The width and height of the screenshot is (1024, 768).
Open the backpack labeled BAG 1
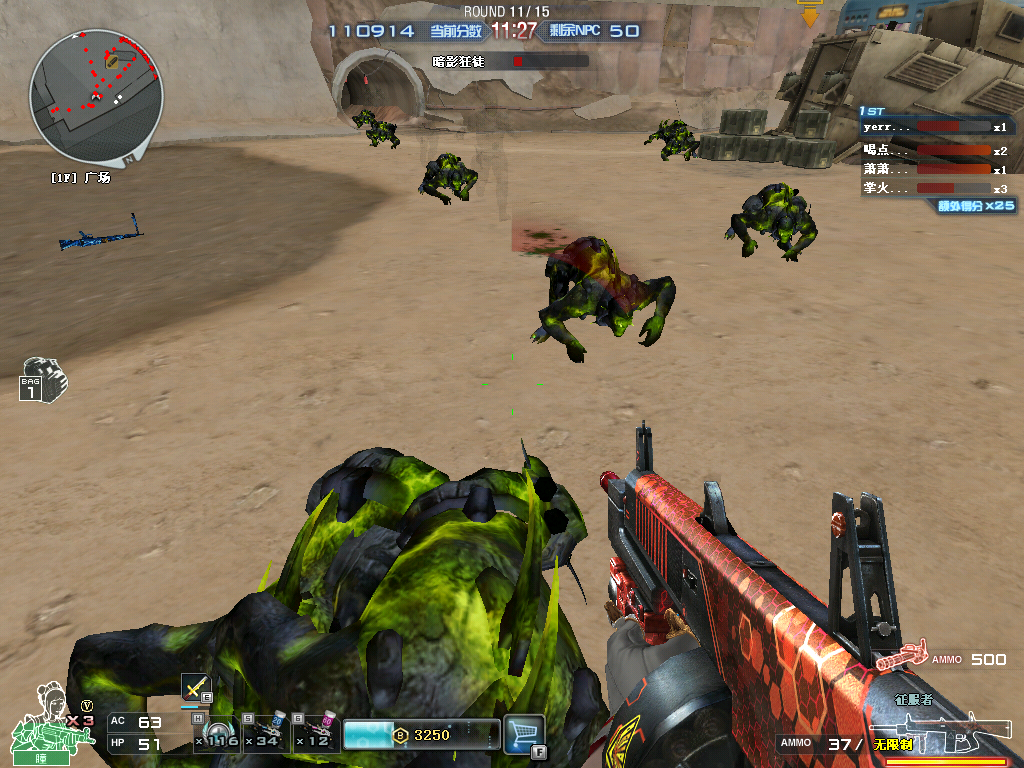point(42,379)
